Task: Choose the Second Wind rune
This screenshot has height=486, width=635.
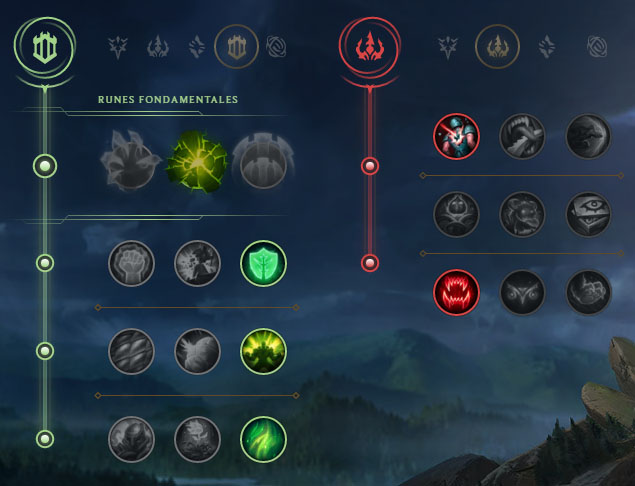Action: [197, 351]
